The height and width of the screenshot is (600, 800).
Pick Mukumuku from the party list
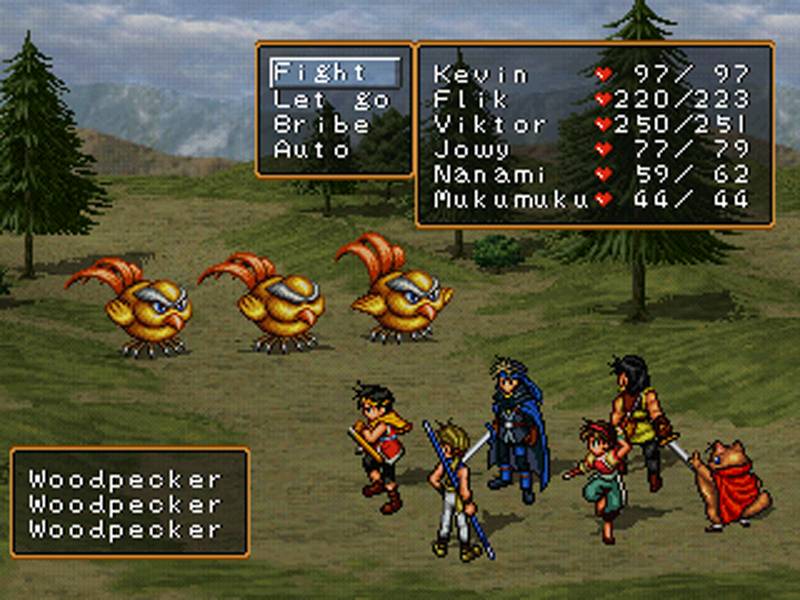click(x=510, y=199)
